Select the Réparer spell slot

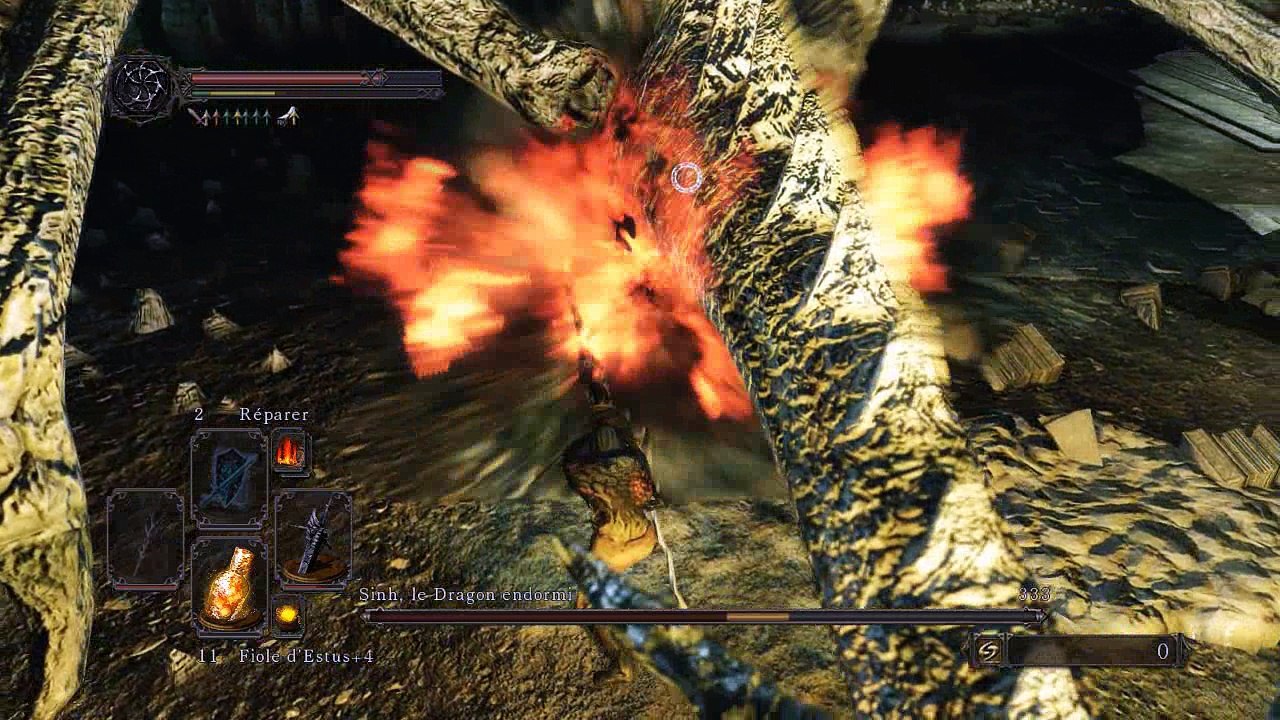[229, 478]
